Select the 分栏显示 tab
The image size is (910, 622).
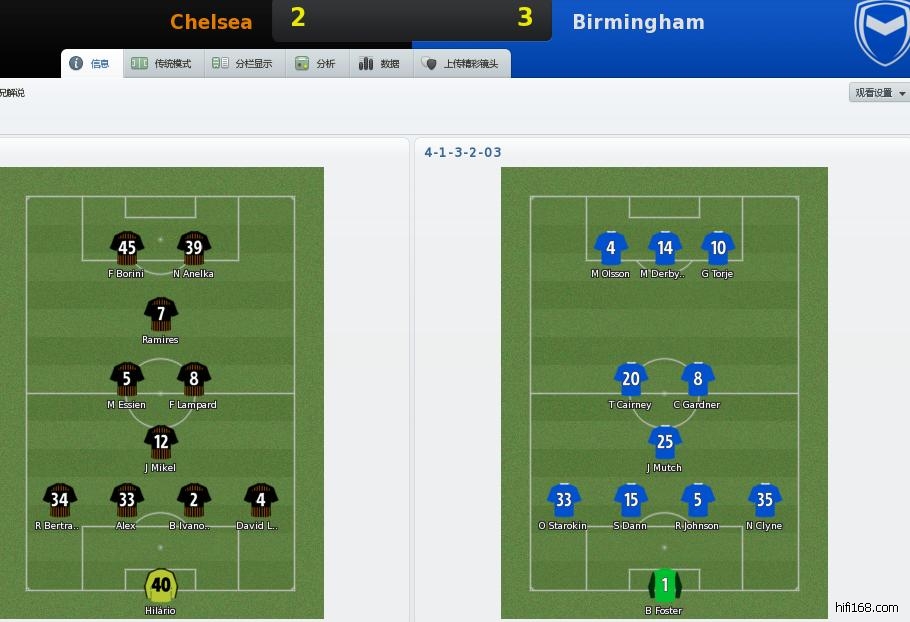point(242,64)
